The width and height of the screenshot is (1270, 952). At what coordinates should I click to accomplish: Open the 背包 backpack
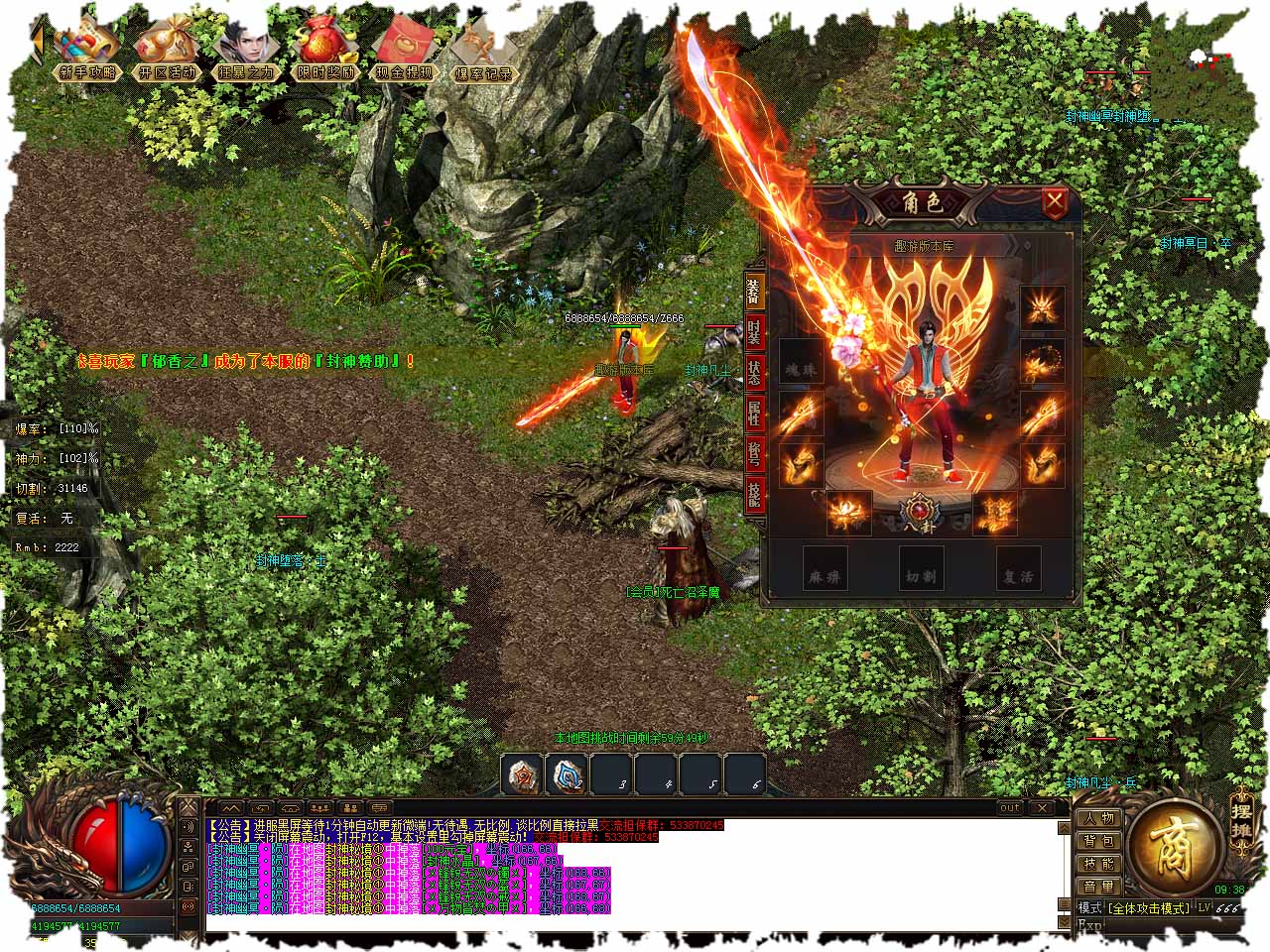[x=1098, y=841]
